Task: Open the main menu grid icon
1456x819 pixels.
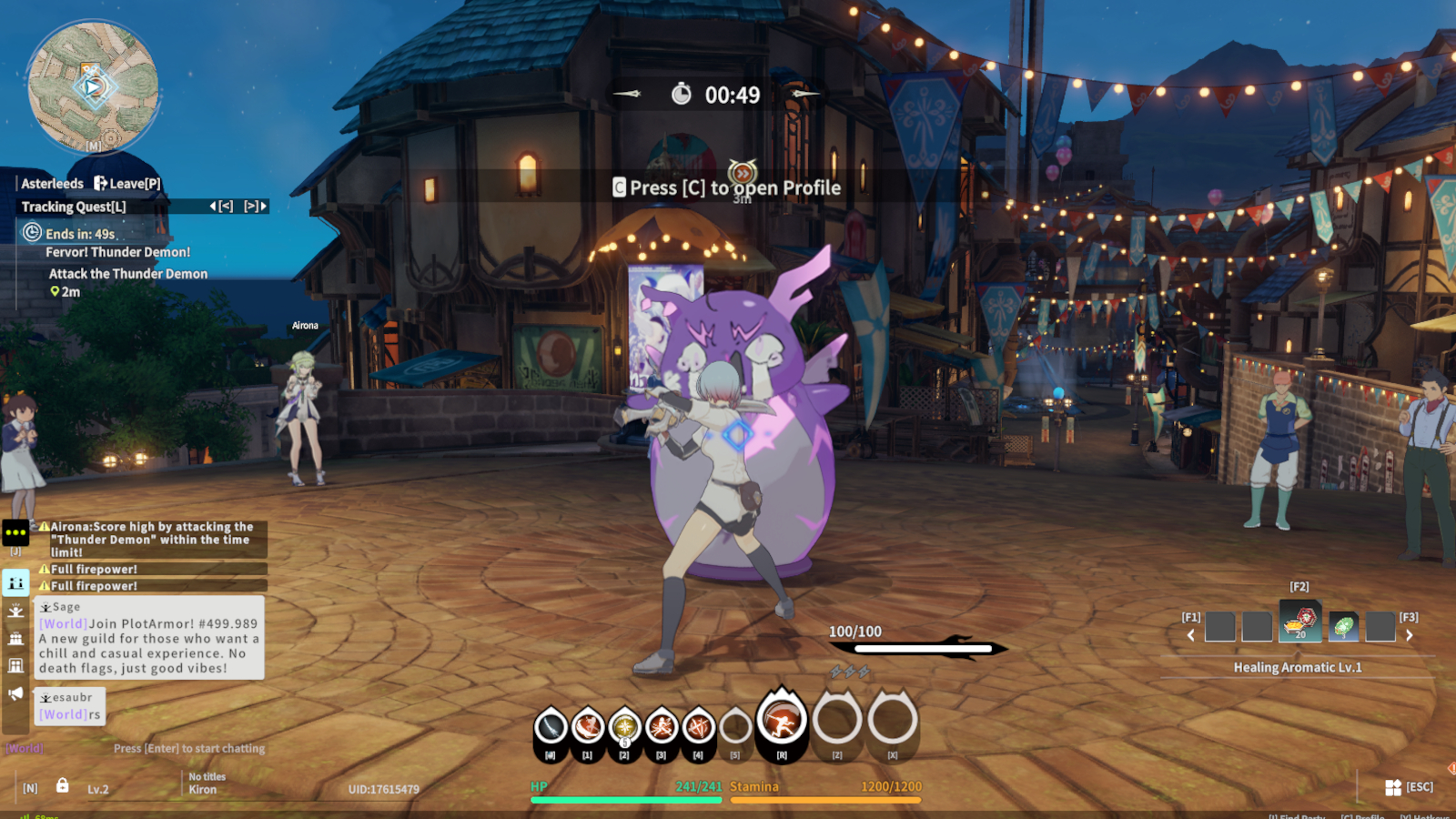Action: click(x=1393, y=787)
